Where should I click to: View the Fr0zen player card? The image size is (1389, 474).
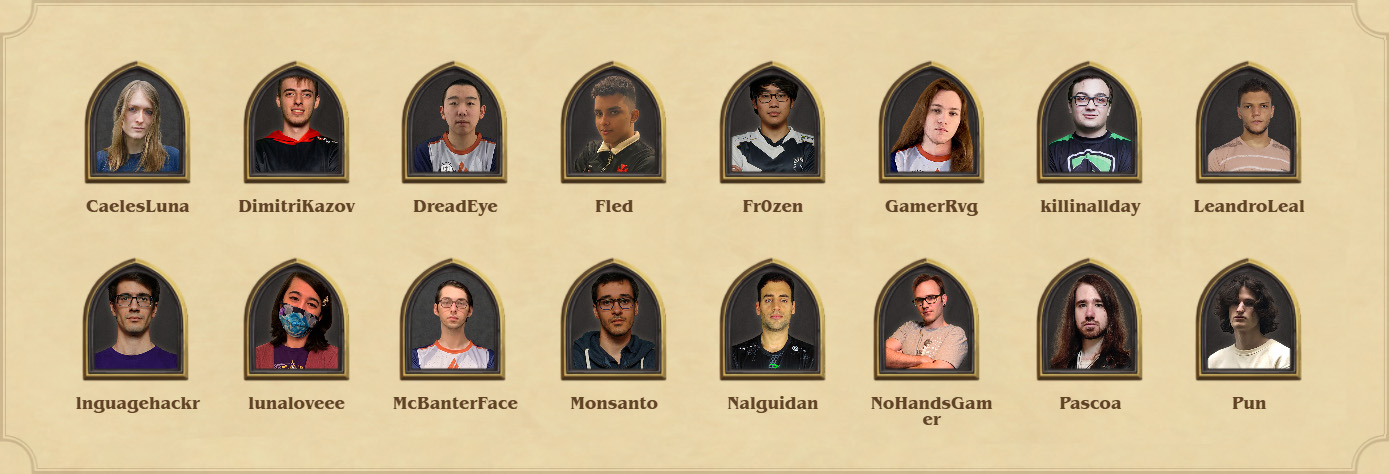click(x=772, y=123)
